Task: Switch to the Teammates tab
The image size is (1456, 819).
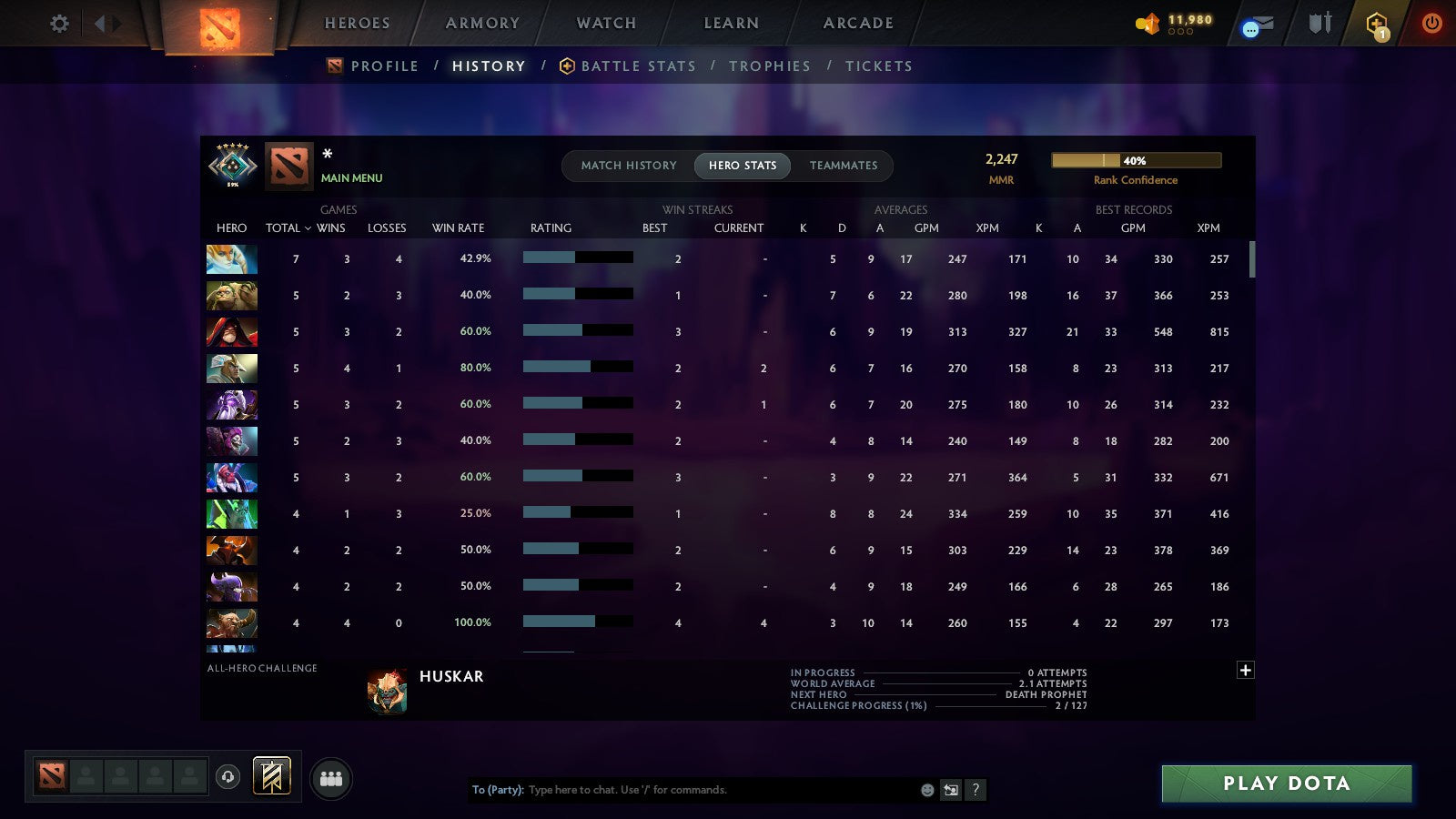Action: pos(844,166)
